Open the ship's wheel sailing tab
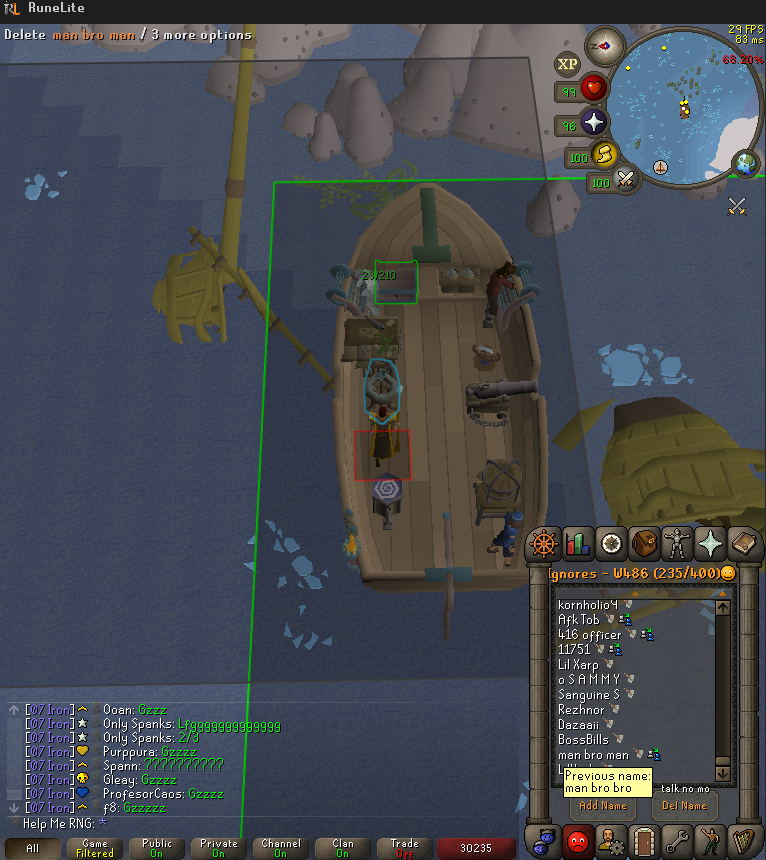Viewport: 766px width, 860px height. coord(545,544)
